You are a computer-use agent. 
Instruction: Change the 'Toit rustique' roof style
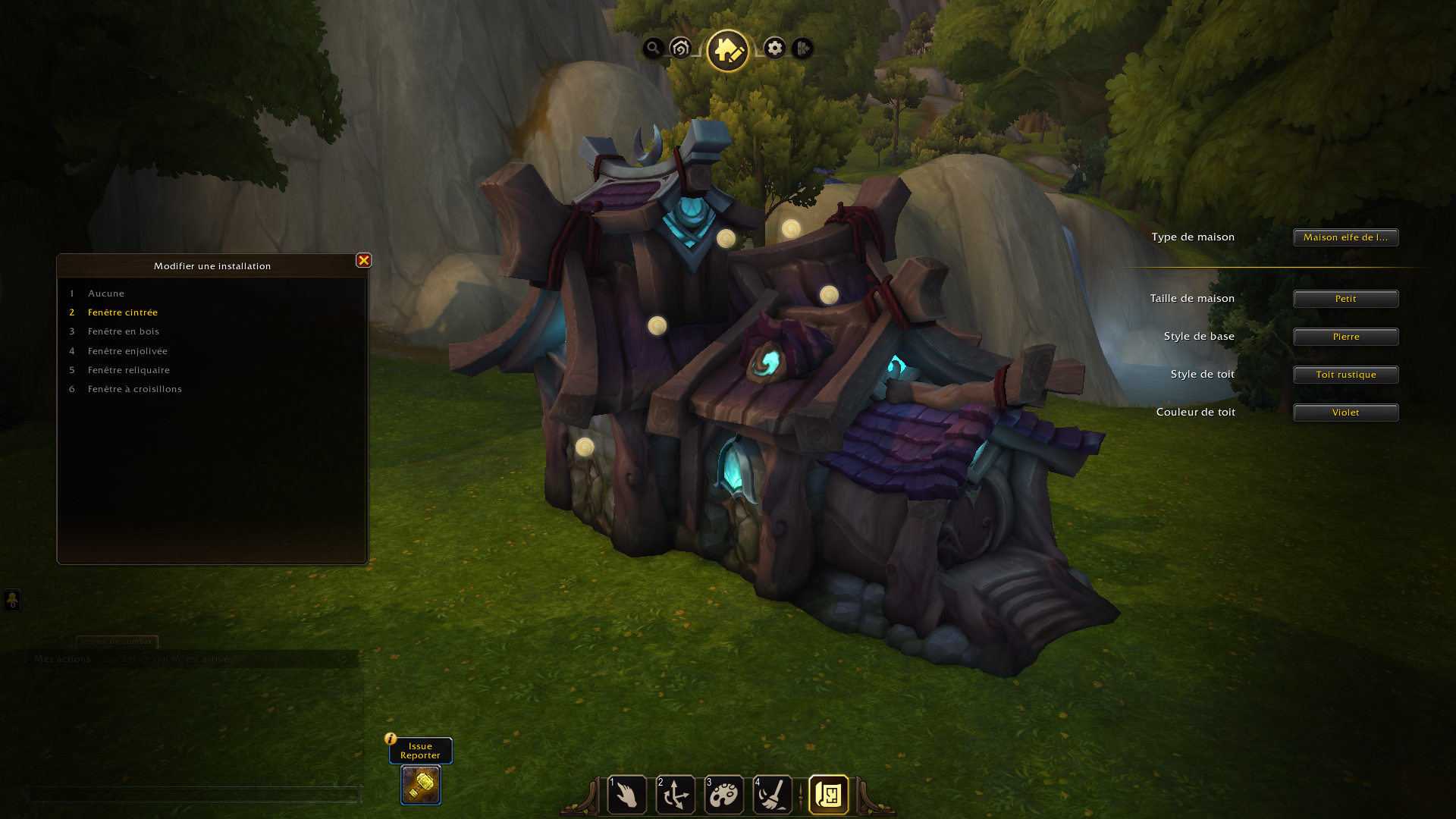[1345, 375]
